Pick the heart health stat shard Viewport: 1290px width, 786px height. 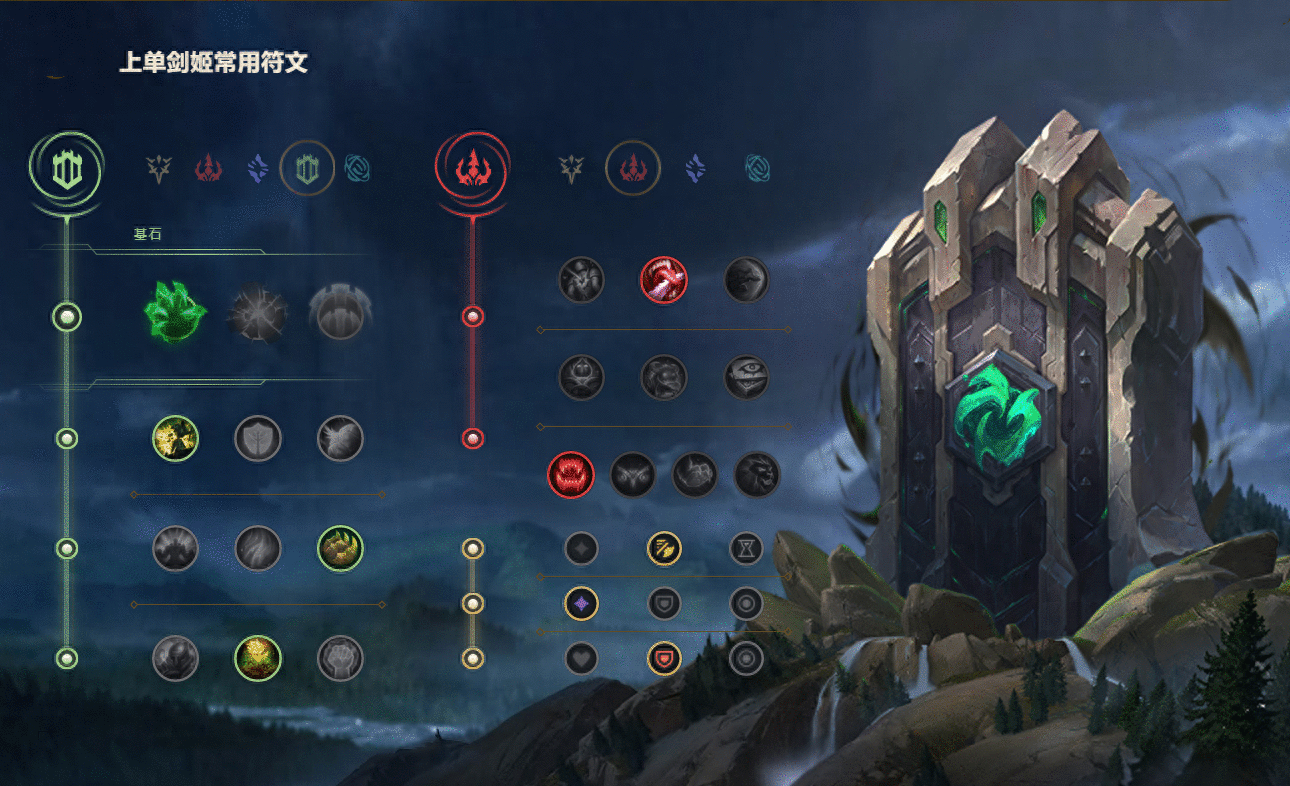pos(581,658)
